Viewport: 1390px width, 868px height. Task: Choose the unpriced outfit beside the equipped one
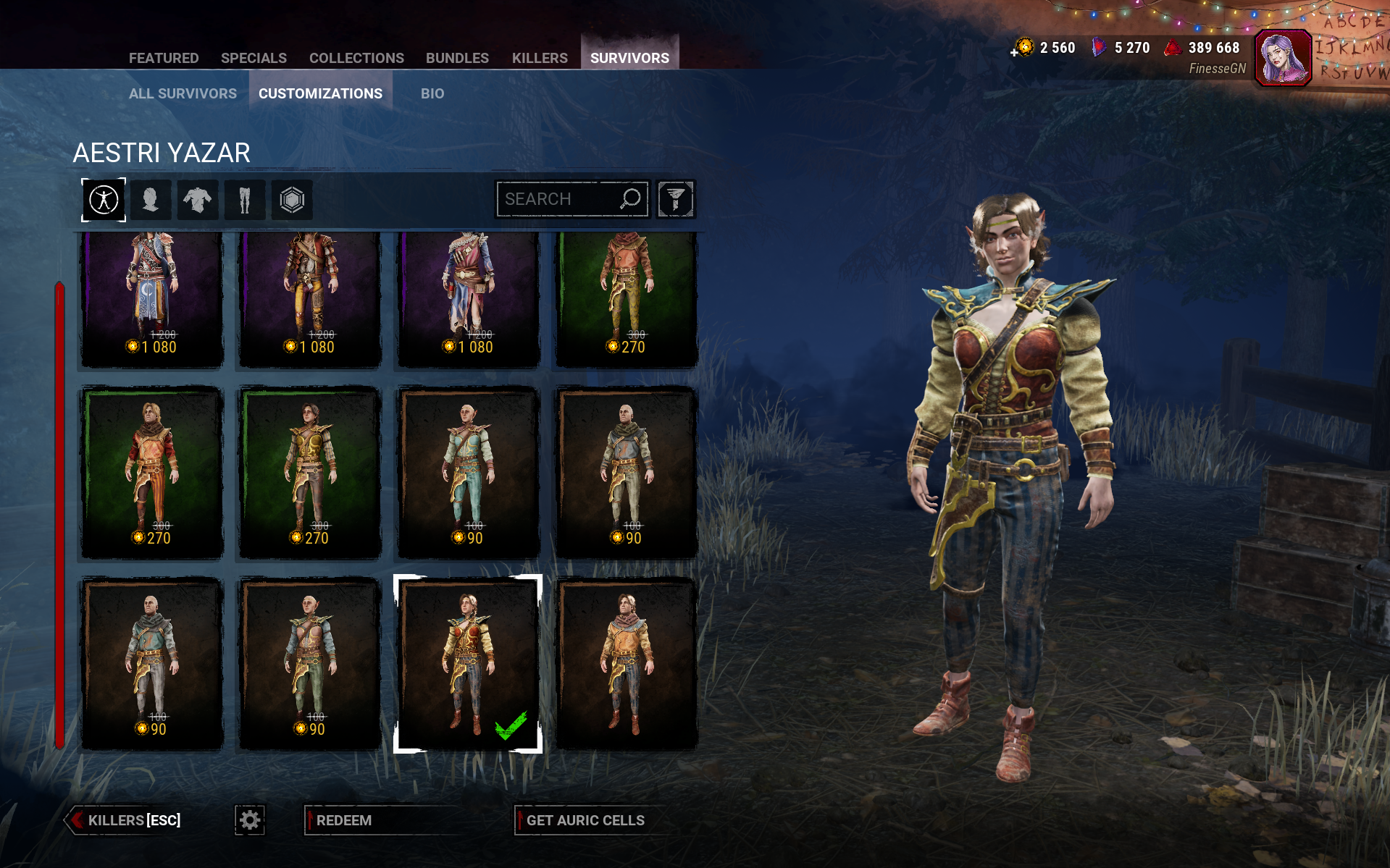[627, 663]
